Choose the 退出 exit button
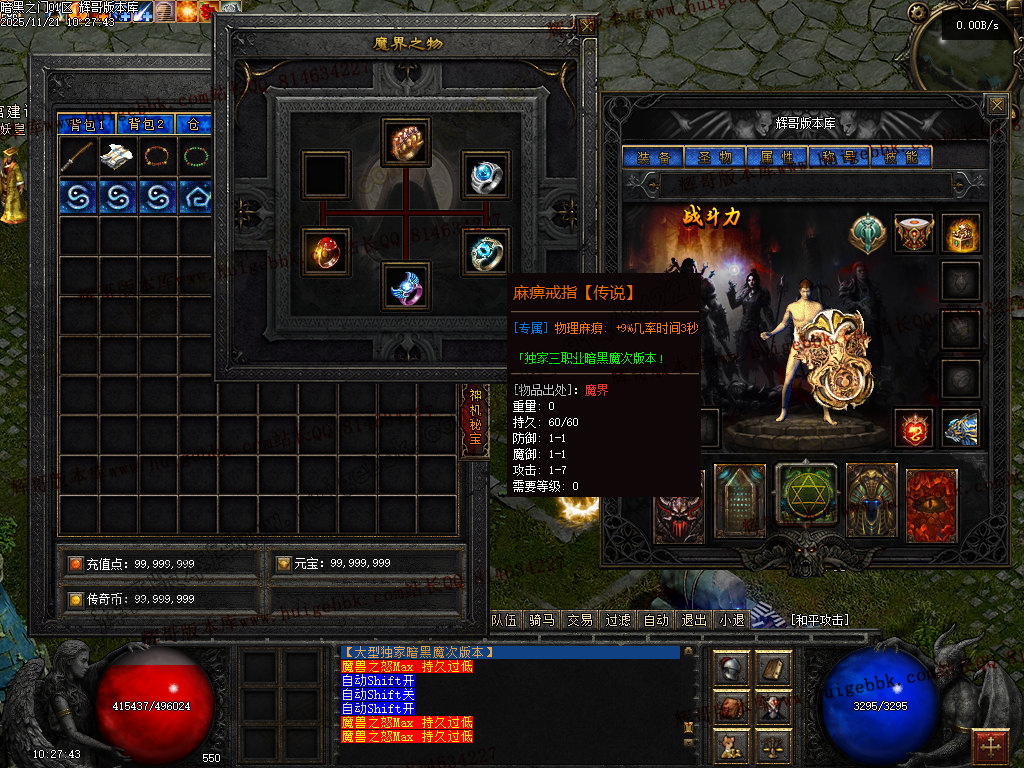This screenshot has height=768, width=1024. tap(693, 620)
